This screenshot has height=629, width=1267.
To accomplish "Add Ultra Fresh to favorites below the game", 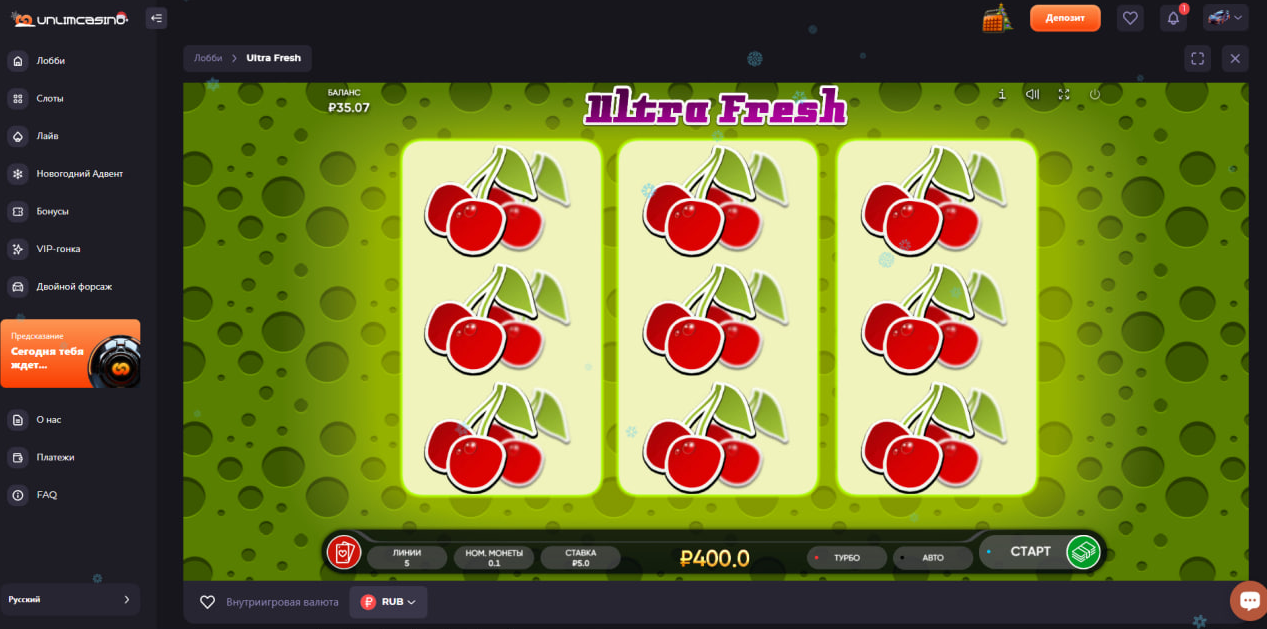I will pyautogui.click(x=208, y=602).
